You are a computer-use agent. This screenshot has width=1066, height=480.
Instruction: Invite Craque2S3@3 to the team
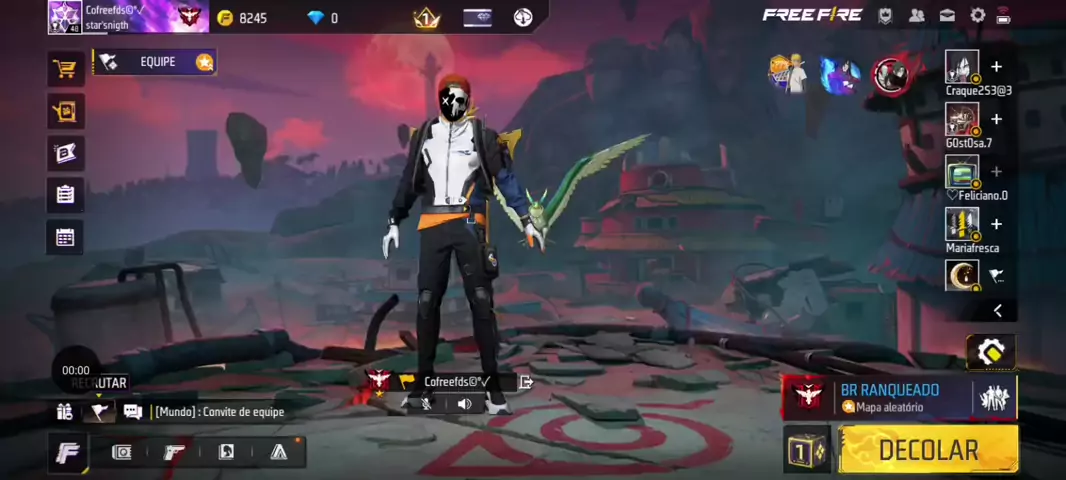(x=996, y=67)
